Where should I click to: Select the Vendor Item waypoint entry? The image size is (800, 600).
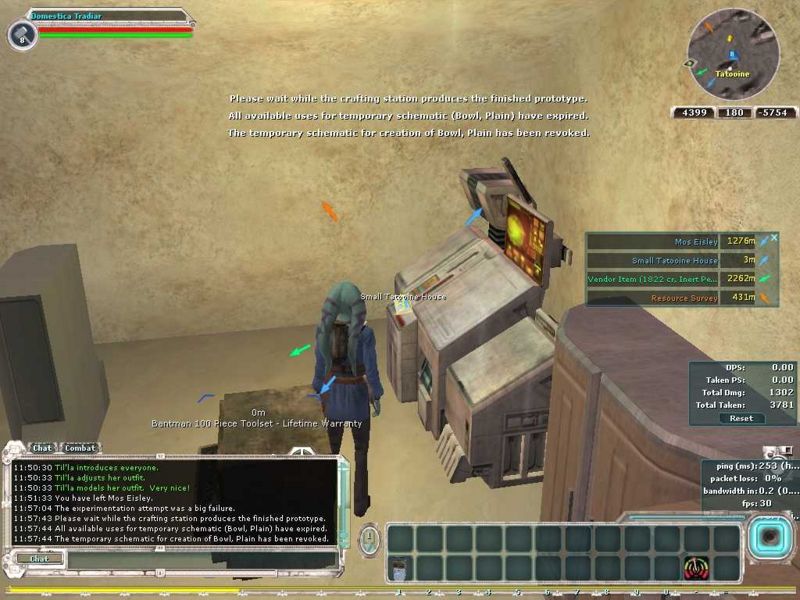coord(670,279)
